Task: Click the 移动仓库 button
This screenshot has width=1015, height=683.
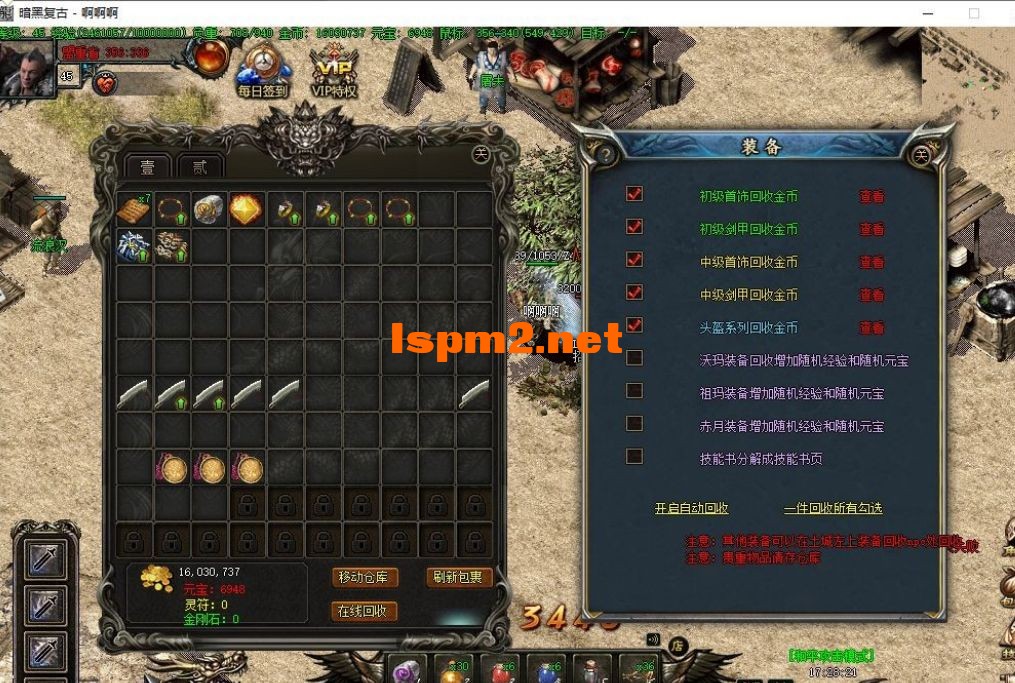Action: tap(365, 577)
